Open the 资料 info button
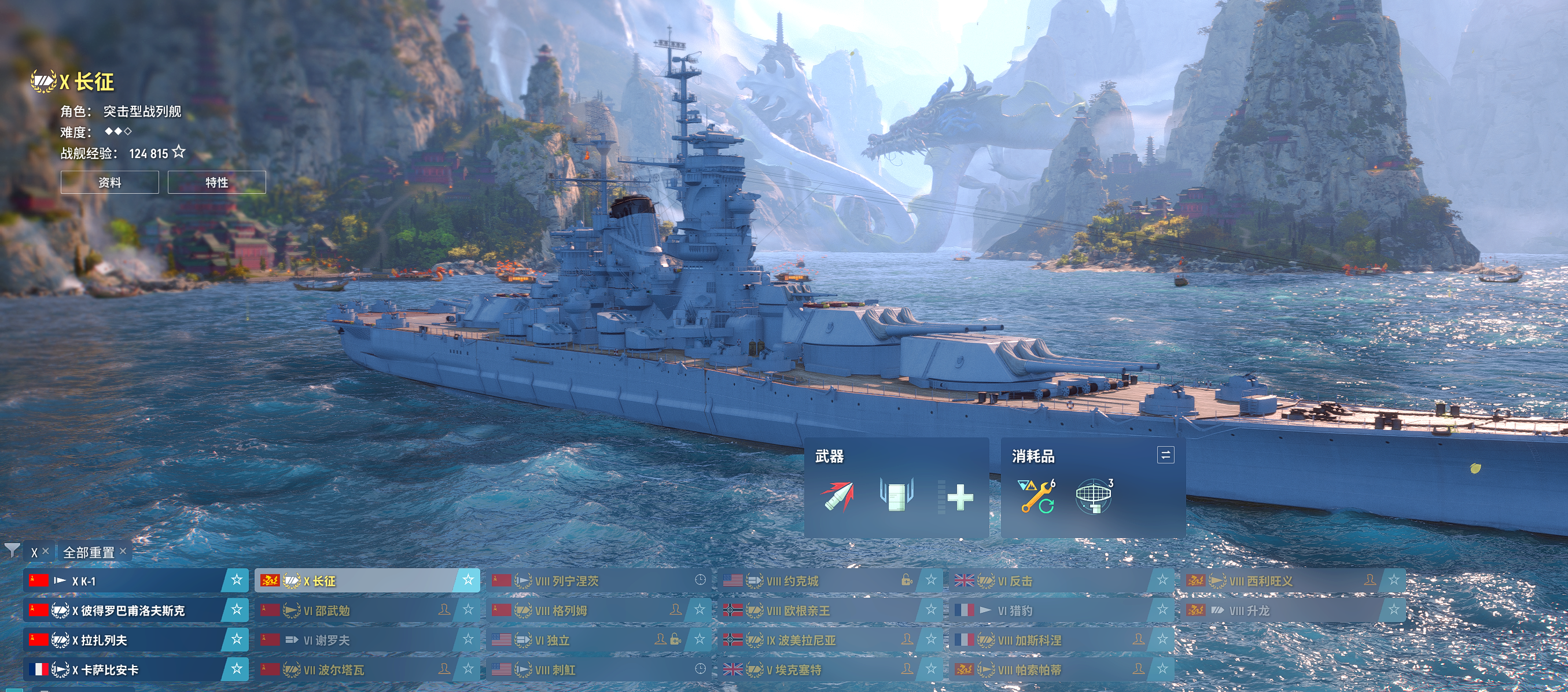 tap(109, 182)
